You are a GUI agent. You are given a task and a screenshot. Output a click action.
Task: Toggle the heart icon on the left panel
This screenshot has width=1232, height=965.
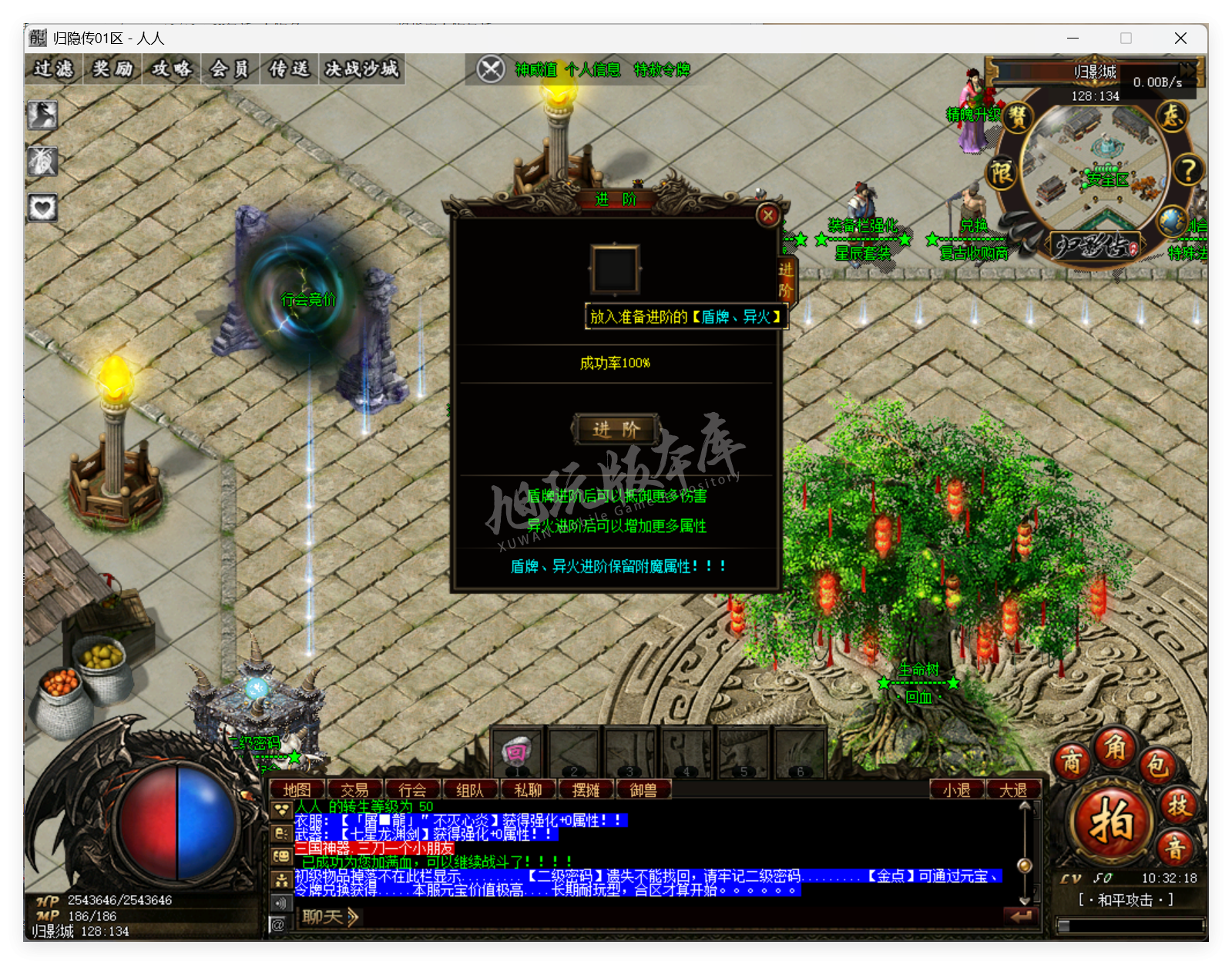(42, 206)
